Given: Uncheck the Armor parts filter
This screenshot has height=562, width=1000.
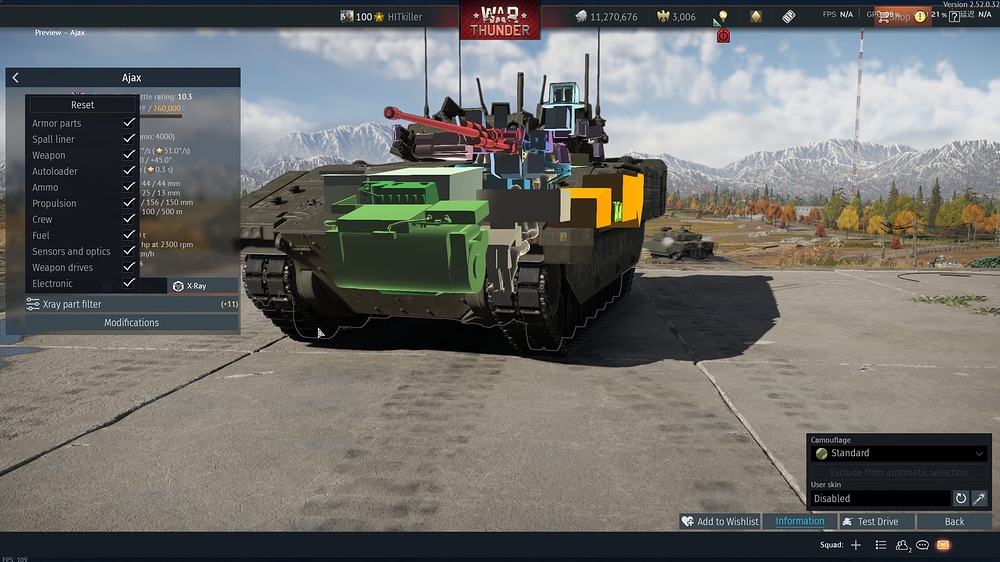Looking at the screenshot, I should click(x=129, y=123).
